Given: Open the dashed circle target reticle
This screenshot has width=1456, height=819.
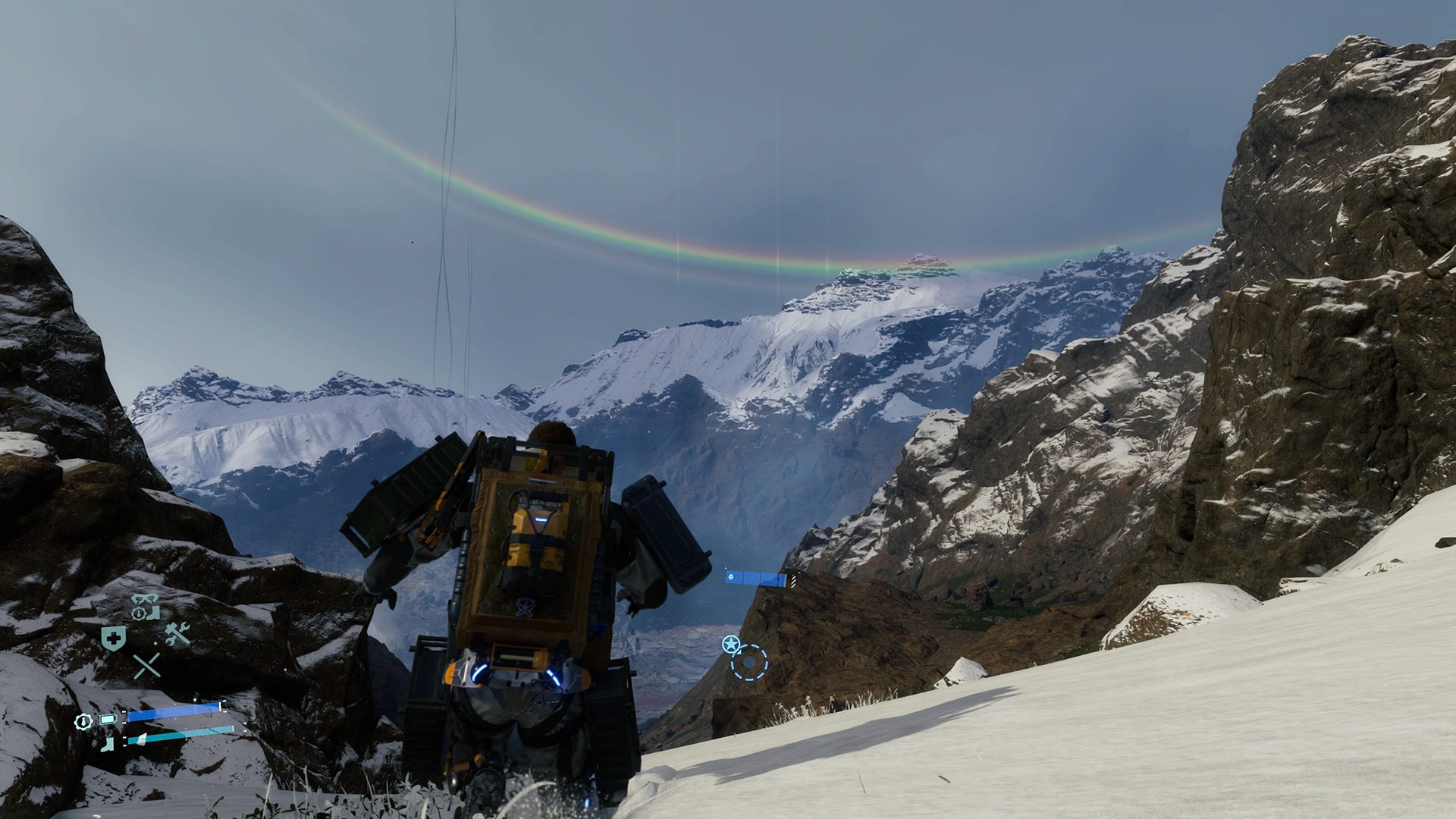Looking at the screenshot, I should pyautogui.click(x=749, y=662).
